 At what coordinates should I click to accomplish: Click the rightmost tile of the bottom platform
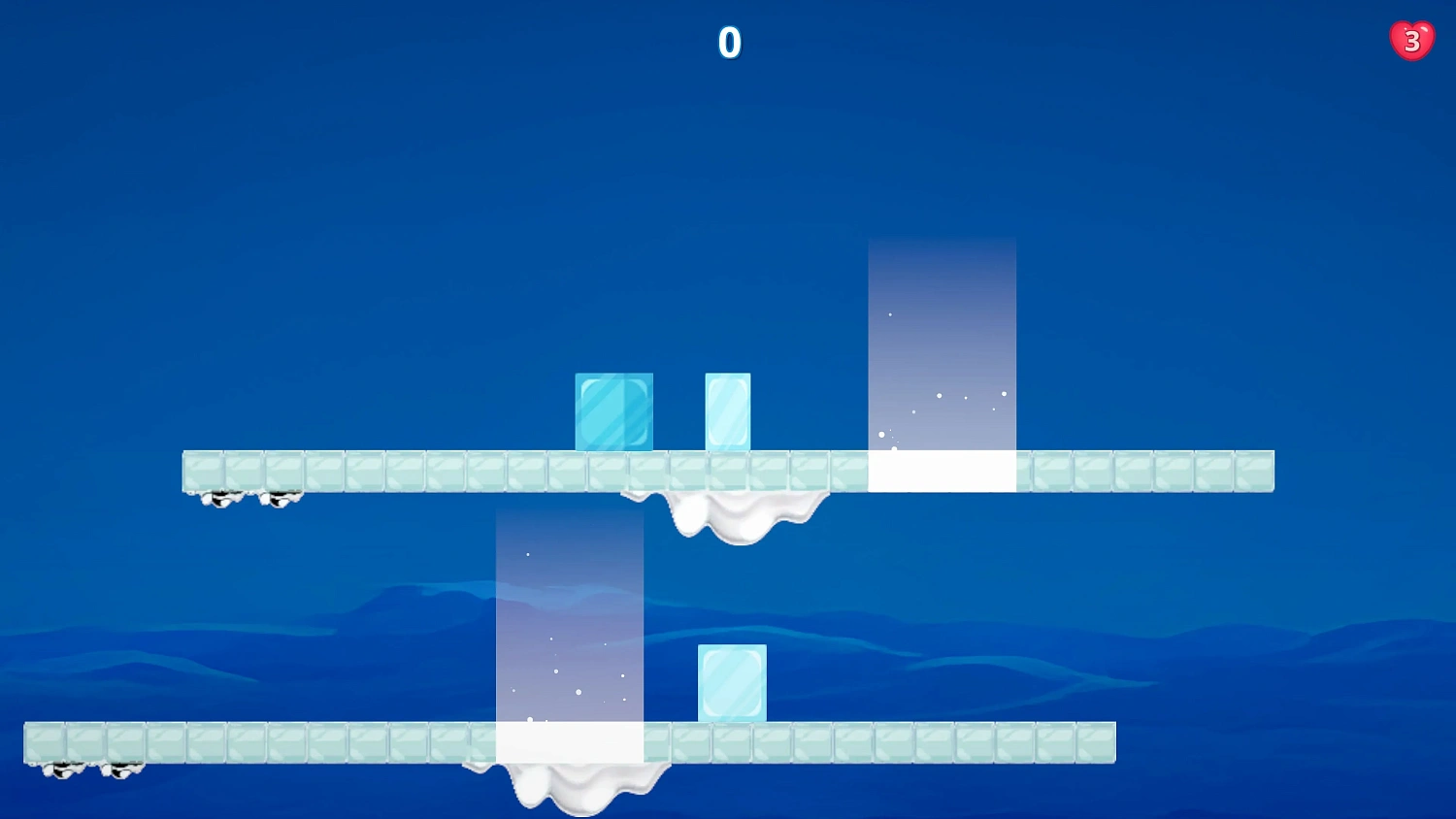coord(1097,742)
